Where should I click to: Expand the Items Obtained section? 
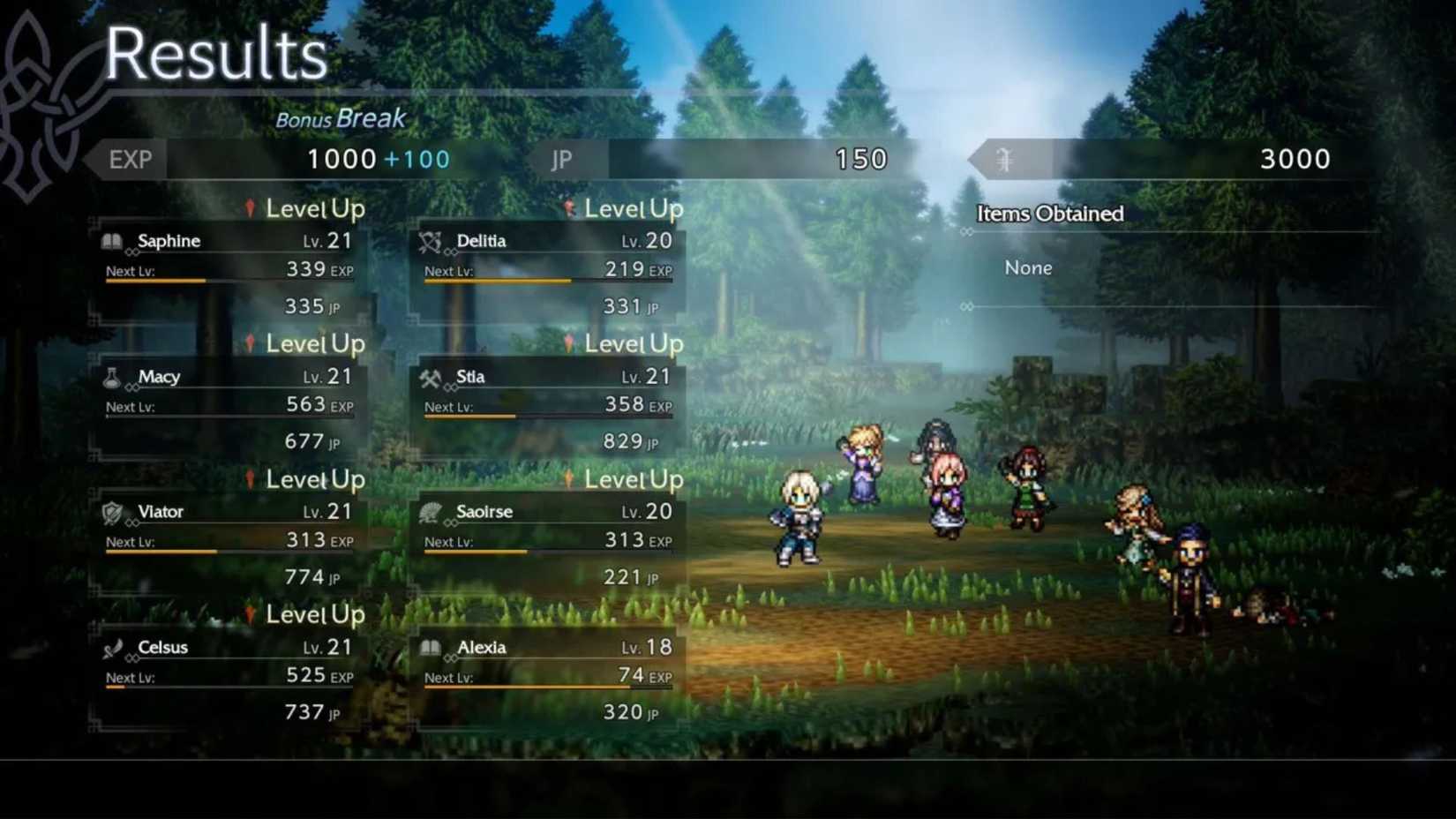[1050, 214]
